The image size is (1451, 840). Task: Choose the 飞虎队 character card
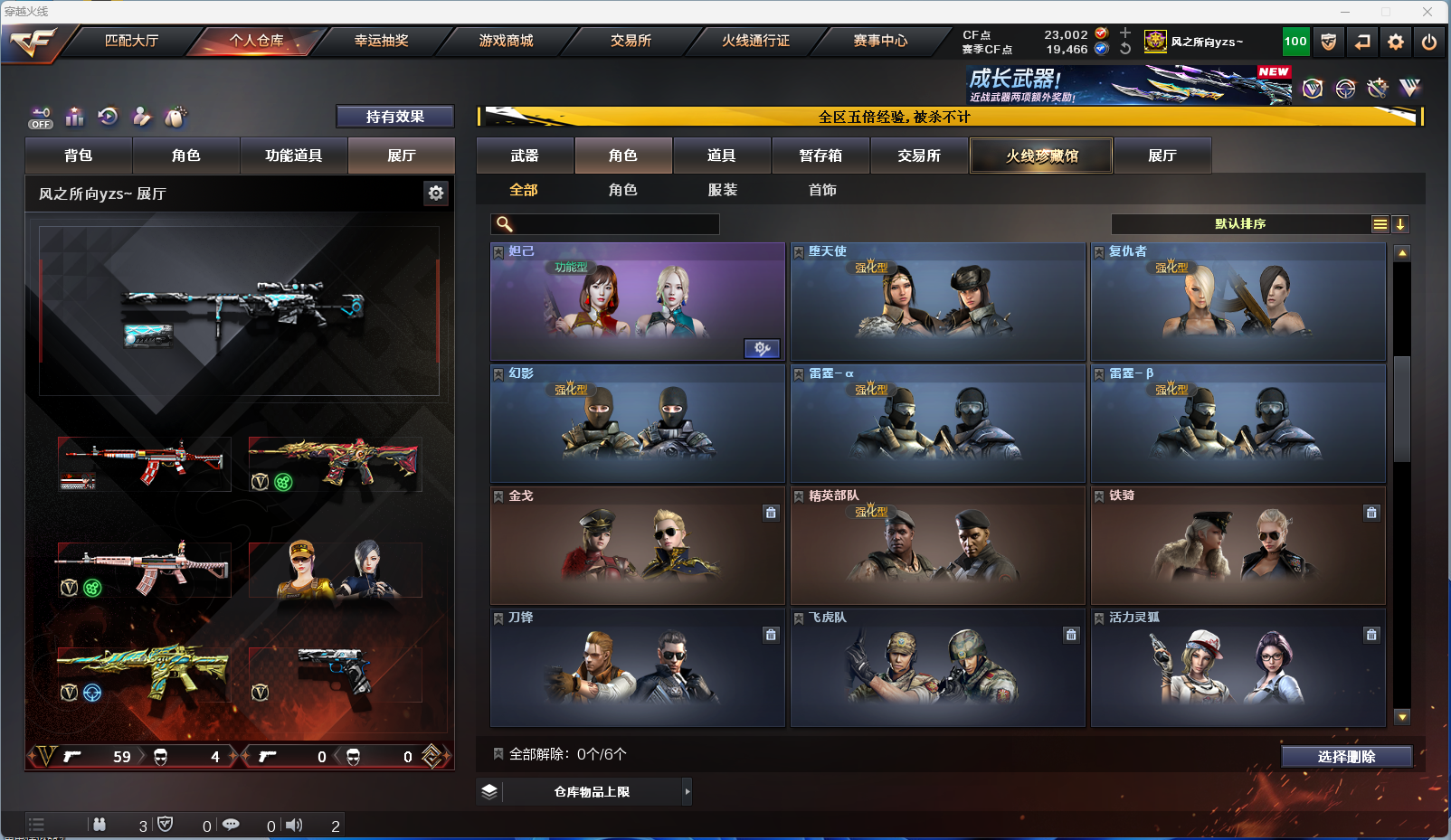[937, 668]
